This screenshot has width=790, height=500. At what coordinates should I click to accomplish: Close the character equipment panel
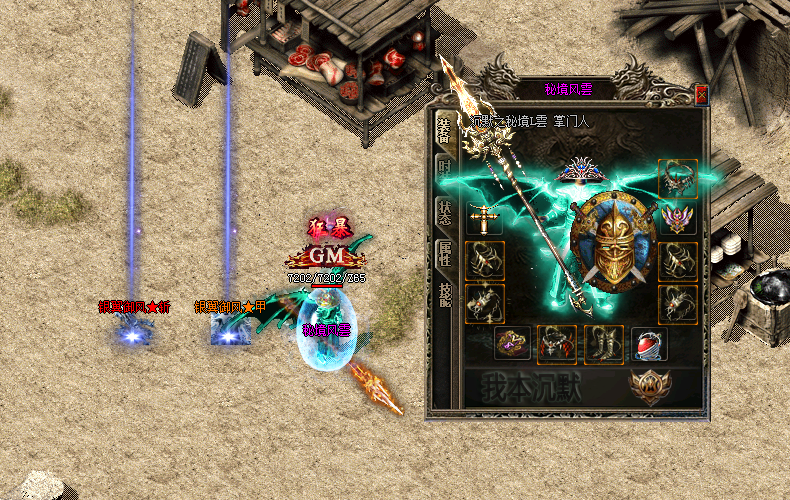coord(701,94)
